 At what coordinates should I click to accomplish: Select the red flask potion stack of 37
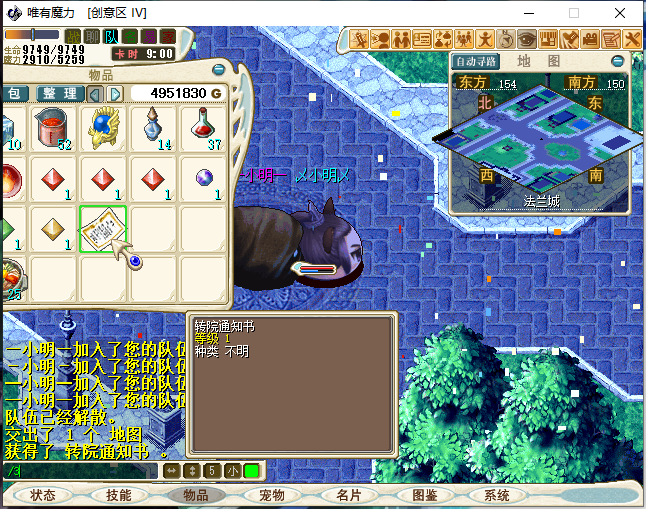[x=204, y=129]
